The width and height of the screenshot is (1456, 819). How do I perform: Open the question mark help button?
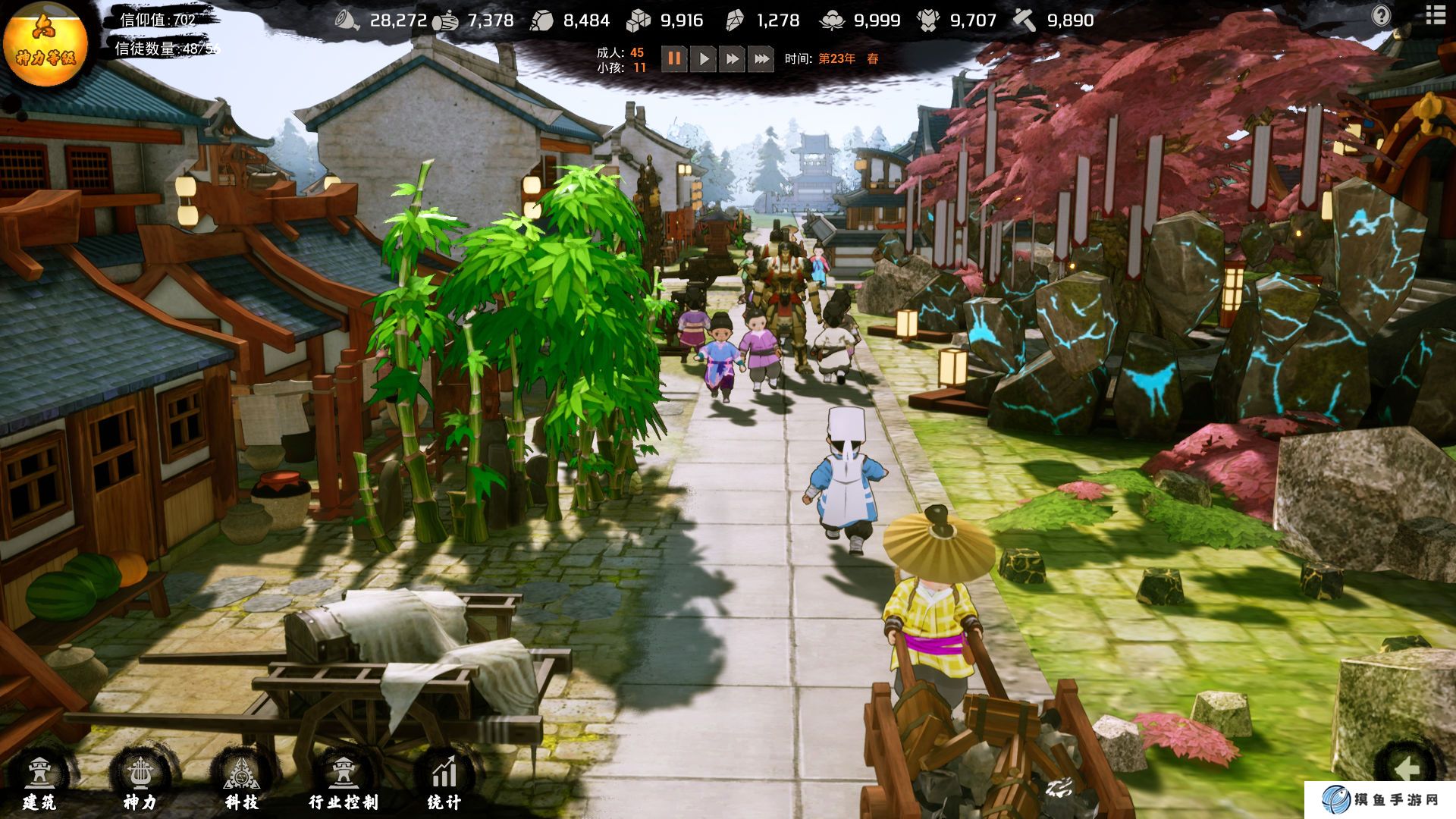coord(1381,15)
